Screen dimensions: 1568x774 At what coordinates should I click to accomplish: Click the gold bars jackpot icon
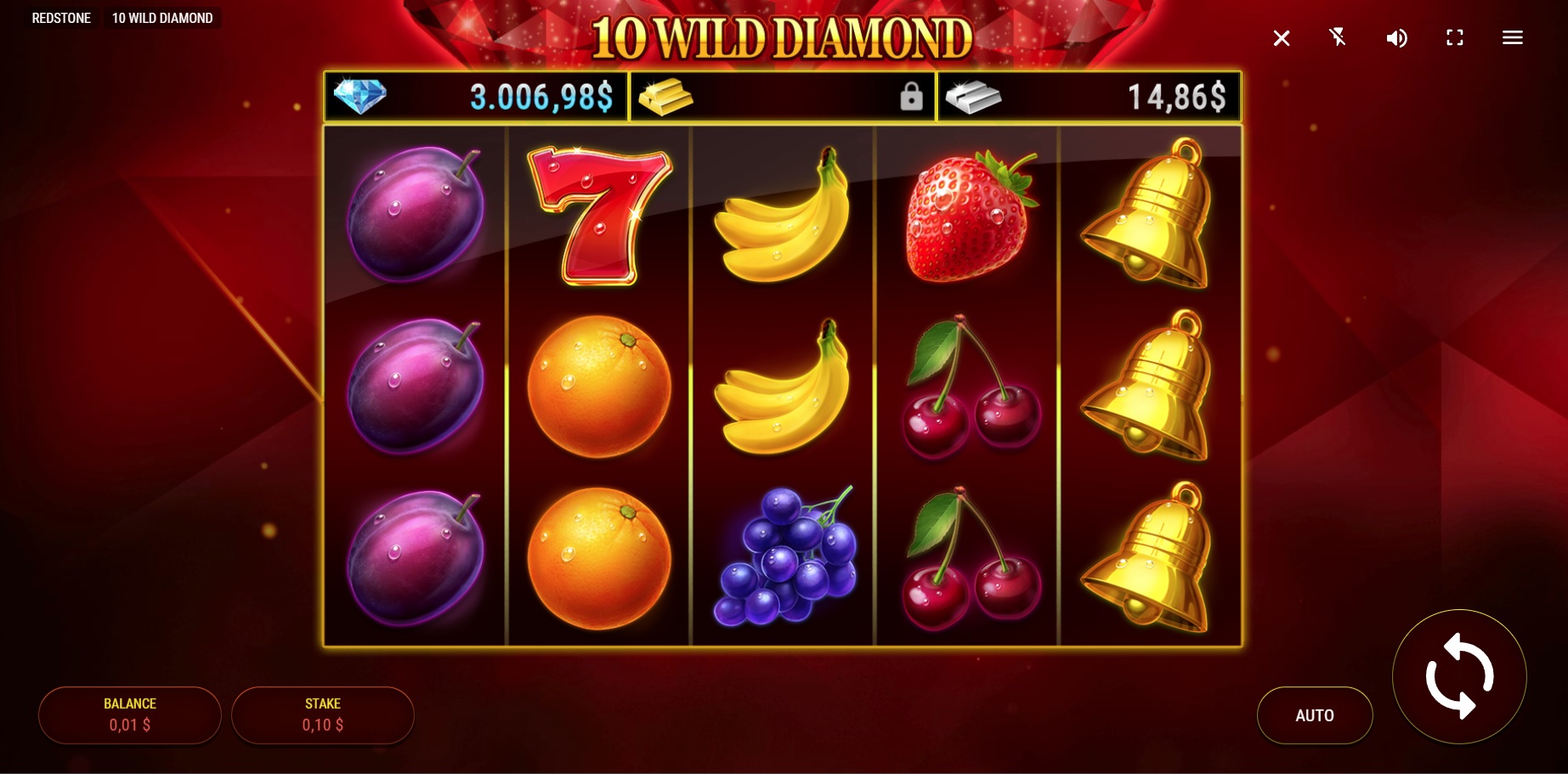click(667, 95)
